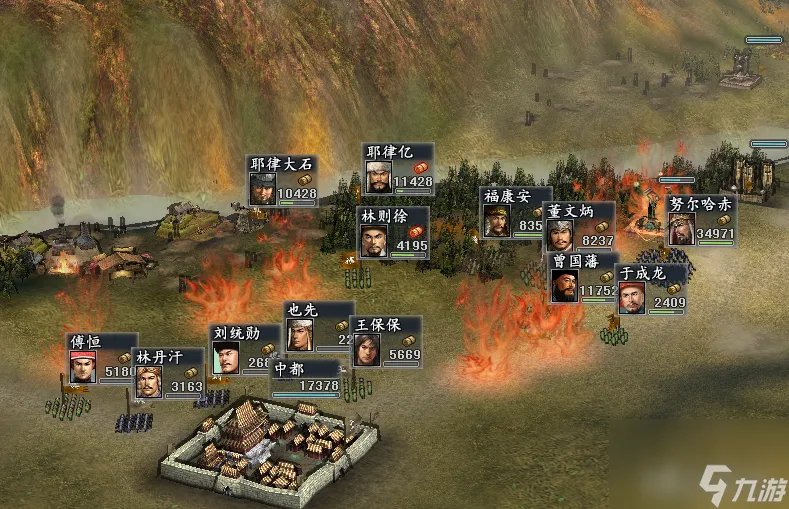Choose the 曾国藩 unit nameplate
Screen dimensions: 789x509
584,277
